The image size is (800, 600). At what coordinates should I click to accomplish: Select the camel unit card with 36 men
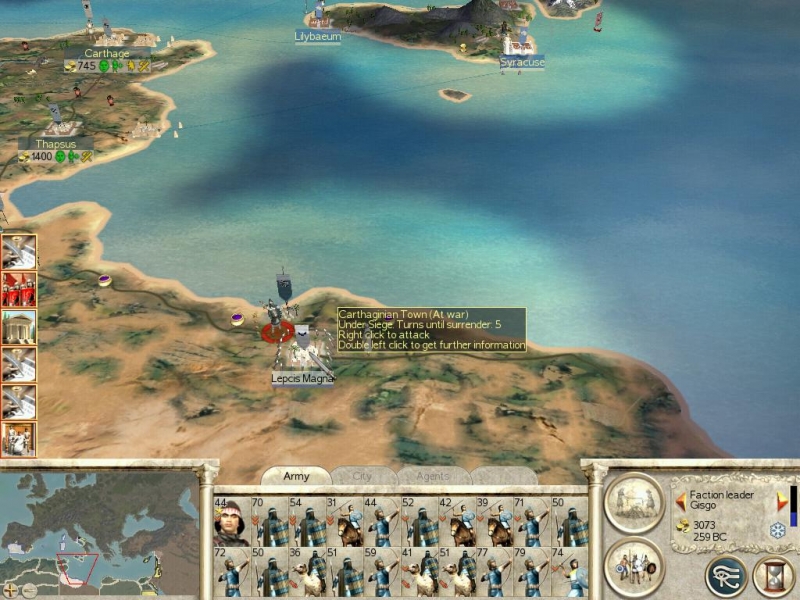(306, 572)
